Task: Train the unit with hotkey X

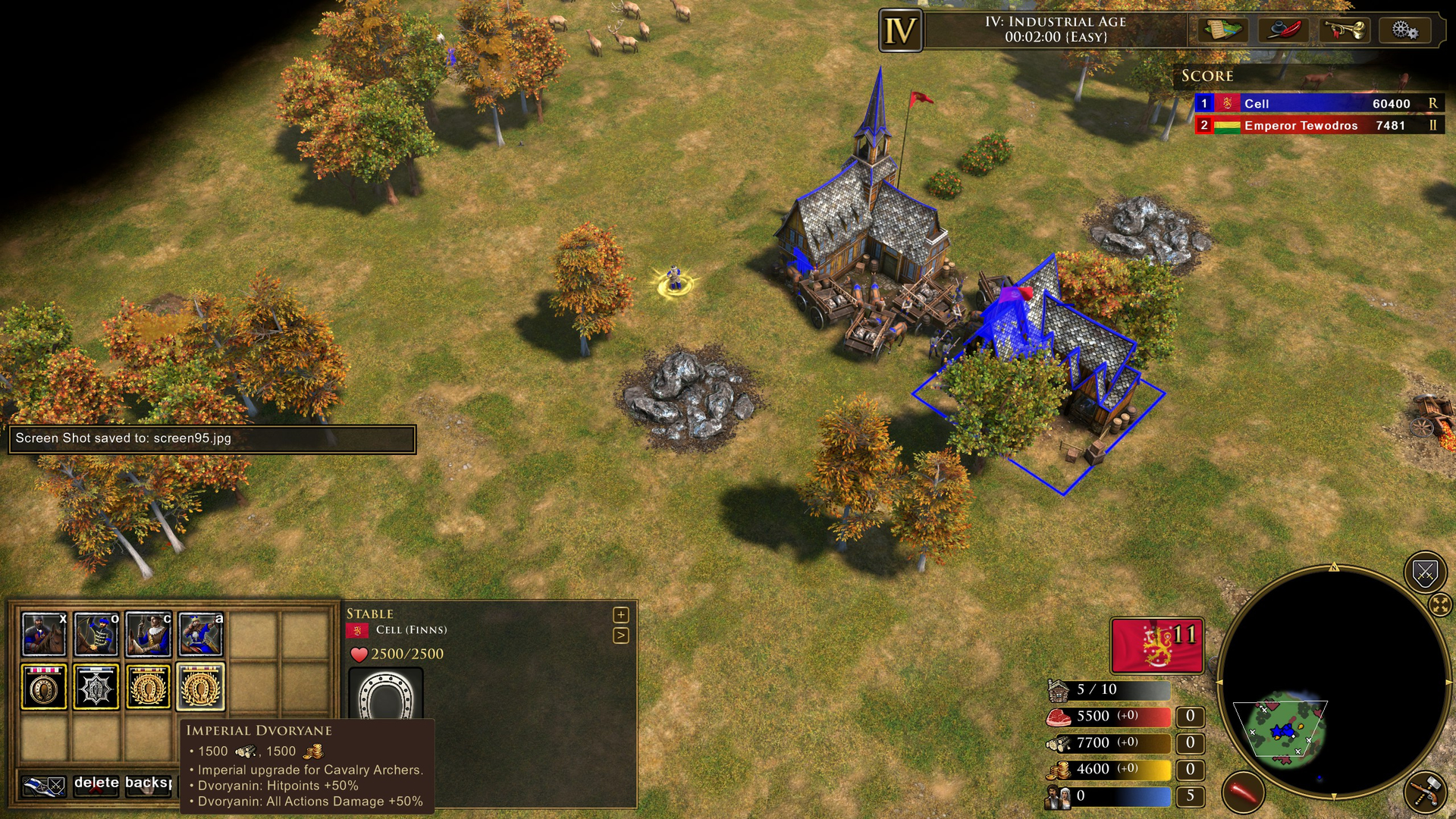Action: [44, 634]
